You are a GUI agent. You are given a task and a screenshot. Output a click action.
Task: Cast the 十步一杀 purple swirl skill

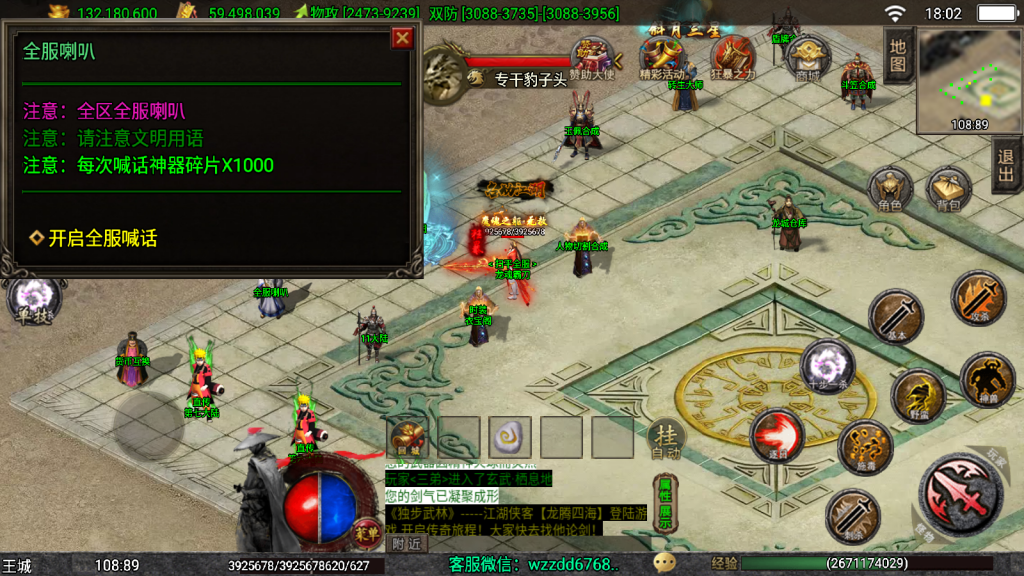click(x=828, y=365)
